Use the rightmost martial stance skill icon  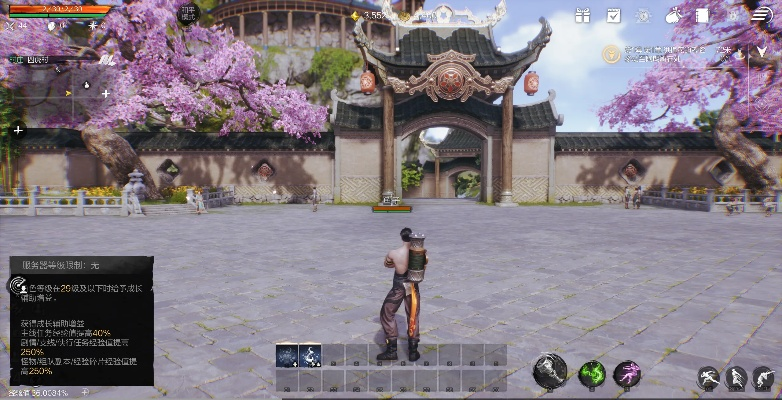[x=763, y=378]
